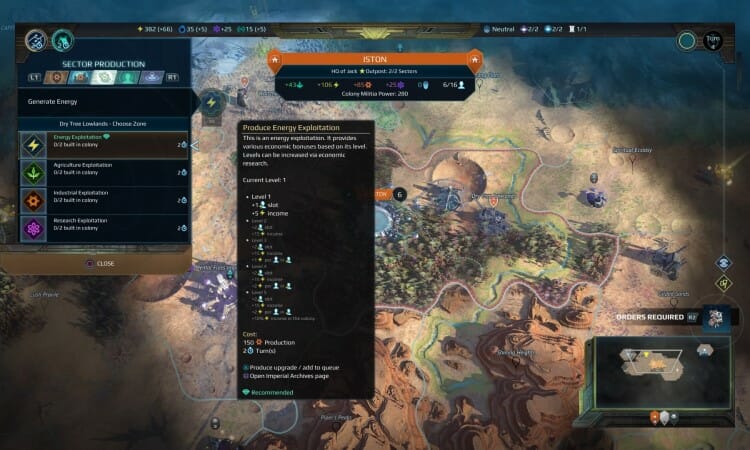The height and width of the screenshot is (450, 750).
Task: Select Energy Exploitation from the list
Action: coord(100,145)
